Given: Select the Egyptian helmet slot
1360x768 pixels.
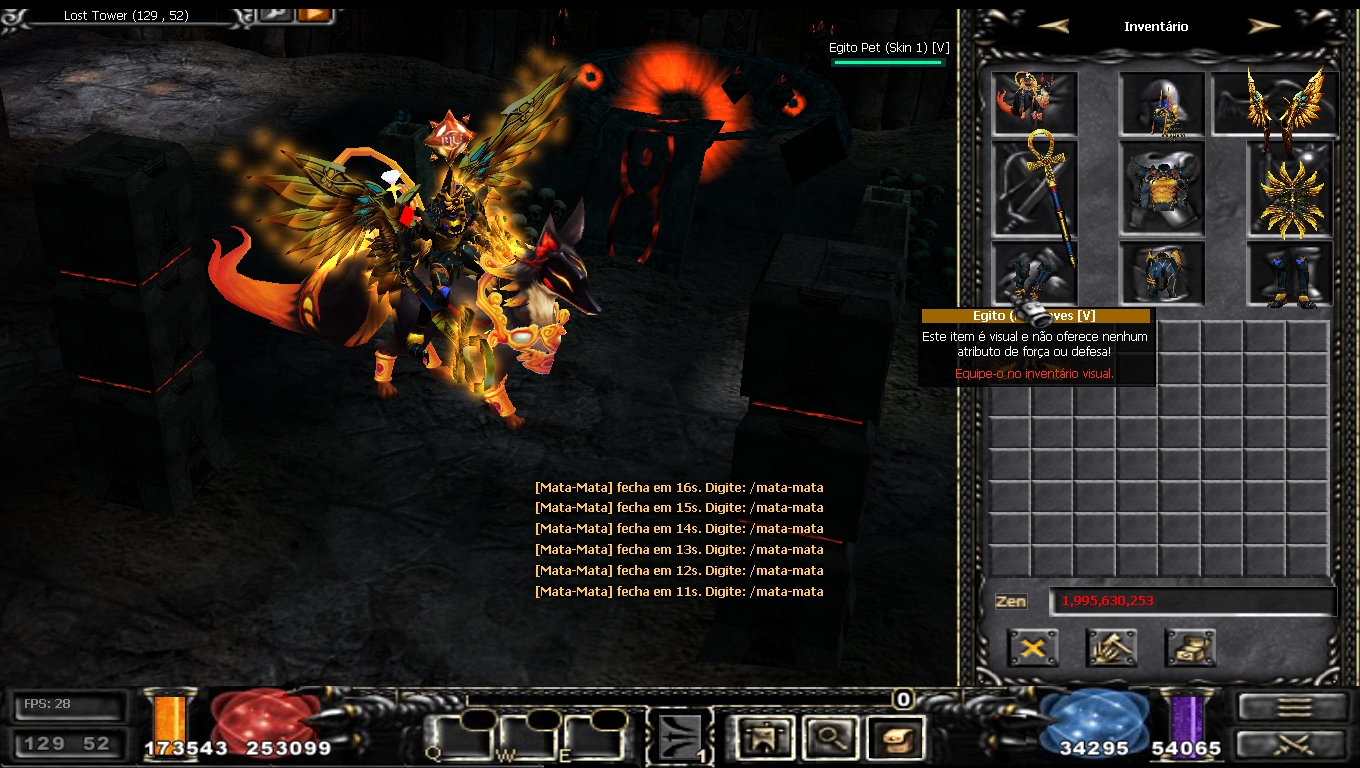Looking at the screenshot, I should tap(1162, 105).
